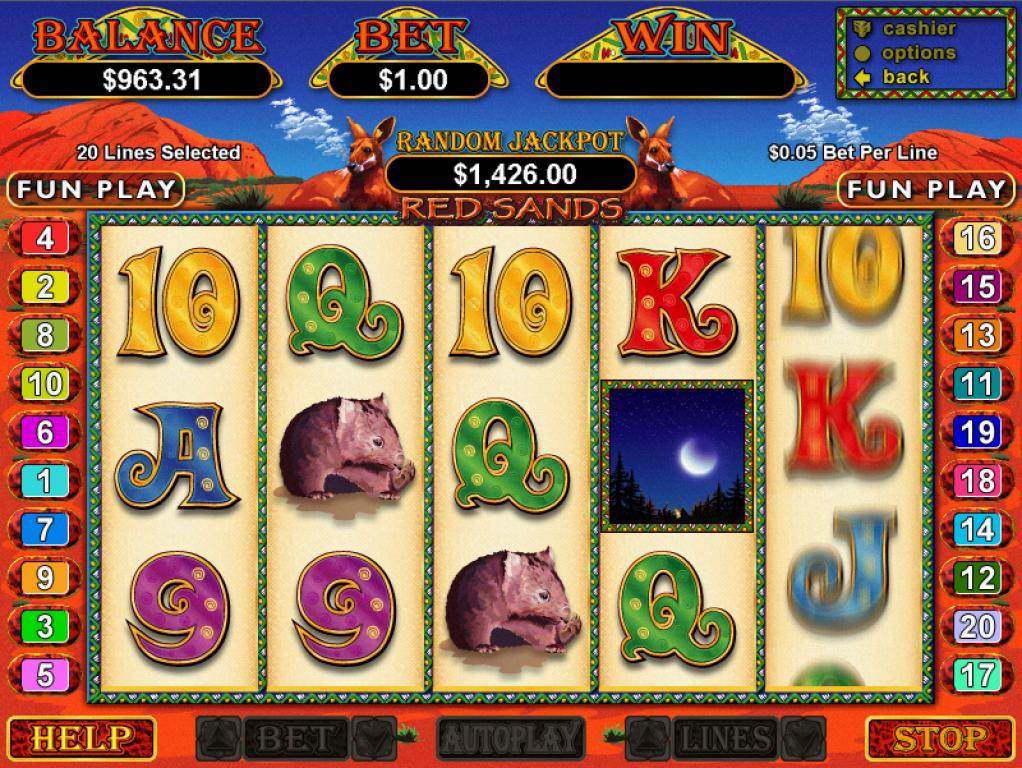Select payline number 4
Viewport: 1022px width, 768px height.
coord(45,239)
